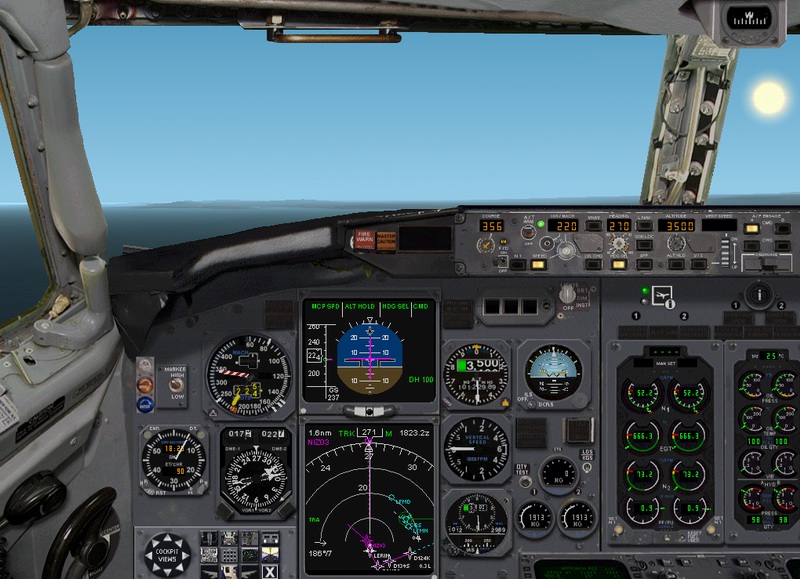Screen dimensions: 800x579
Task: Activate the VNAV mode button
Action: pos(594,226)
